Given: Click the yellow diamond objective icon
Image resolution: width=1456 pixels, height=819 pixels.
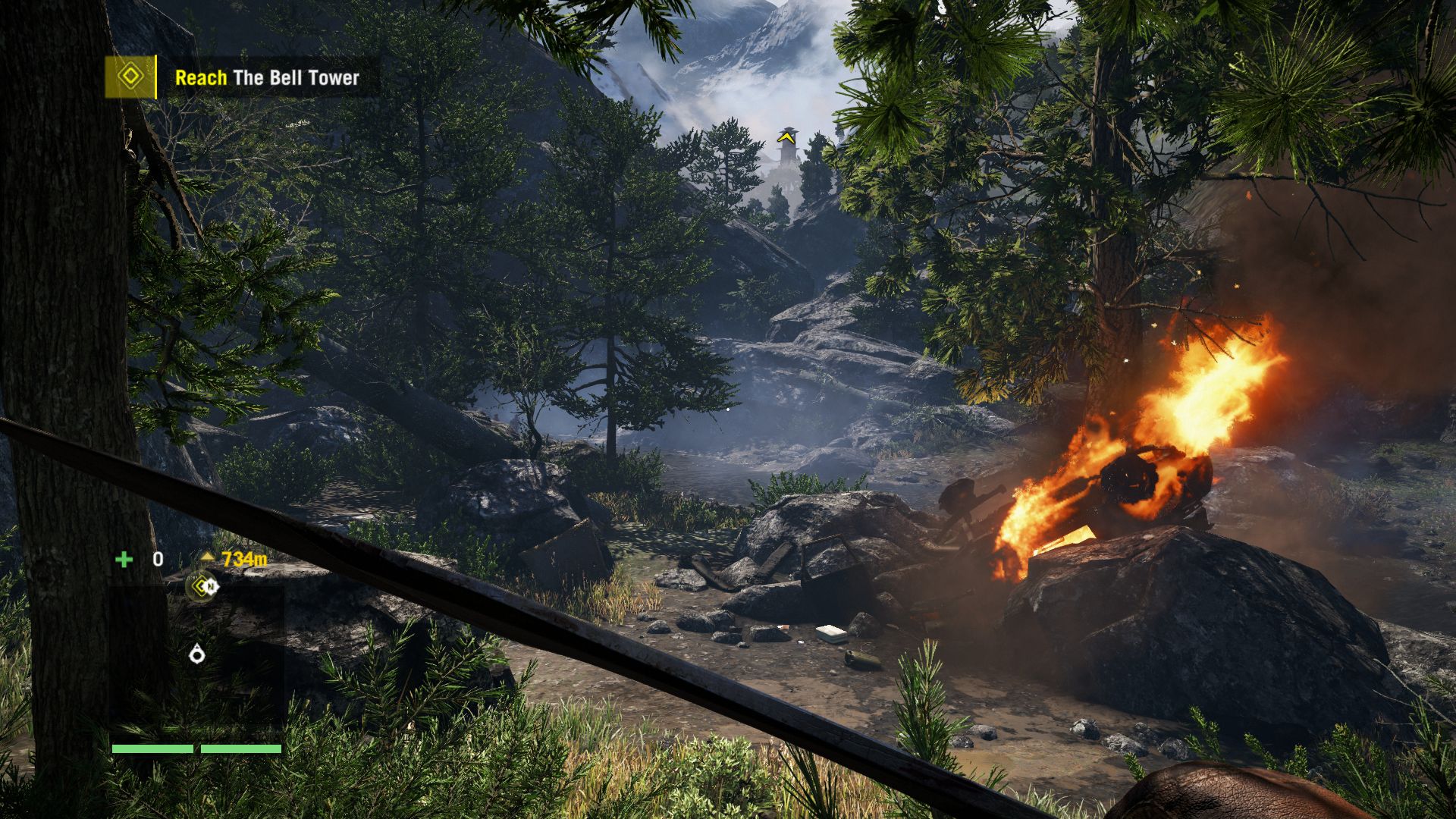Looking at the screenshot, I should coord(130,77).
